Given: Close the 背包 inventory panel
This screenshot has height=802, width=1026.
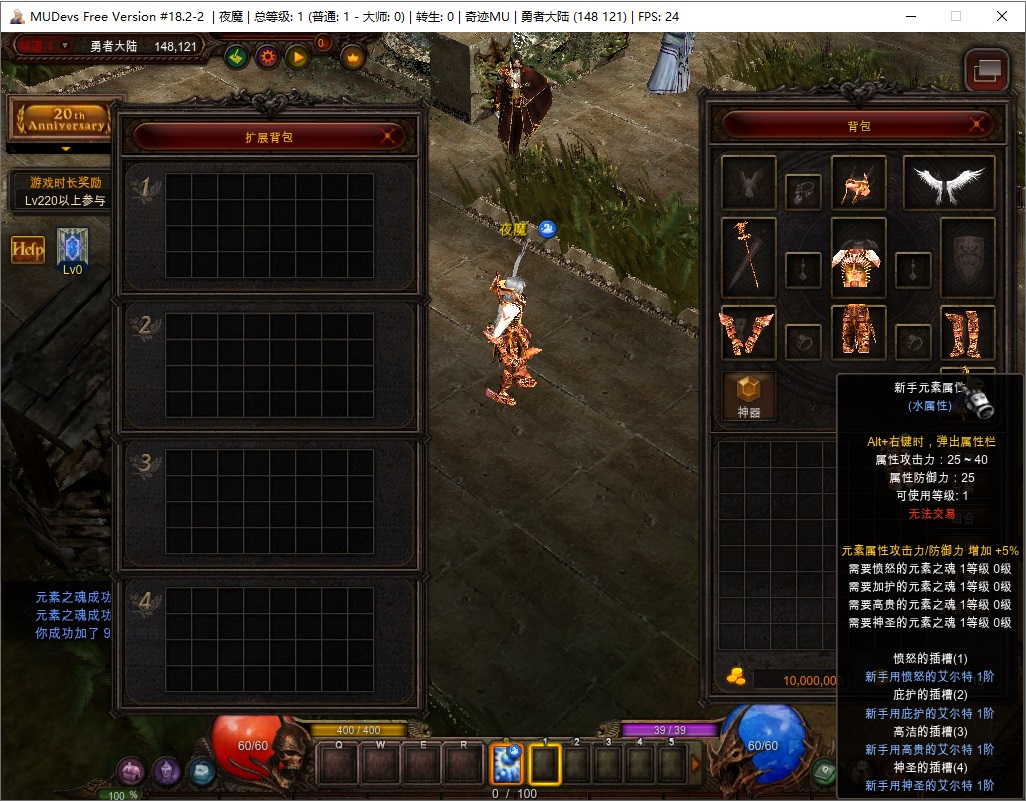Looking at the screenshot, I should pyautogui.click(x=978, y=125).
